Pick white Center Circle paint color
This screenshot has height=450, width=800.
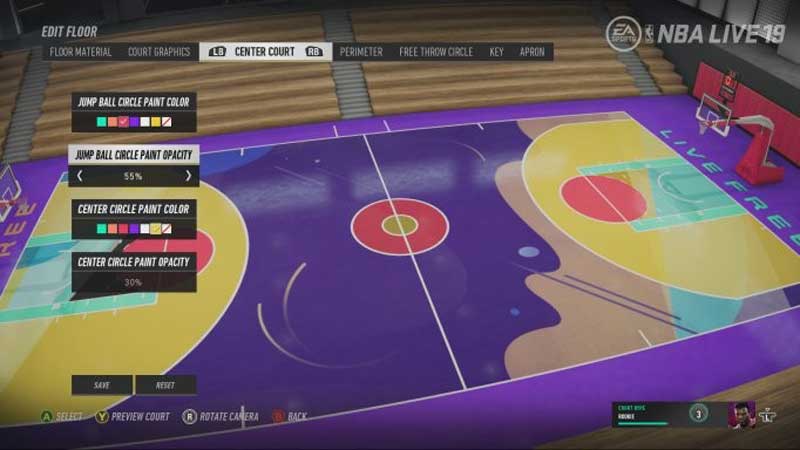click(x=145, y=229)
